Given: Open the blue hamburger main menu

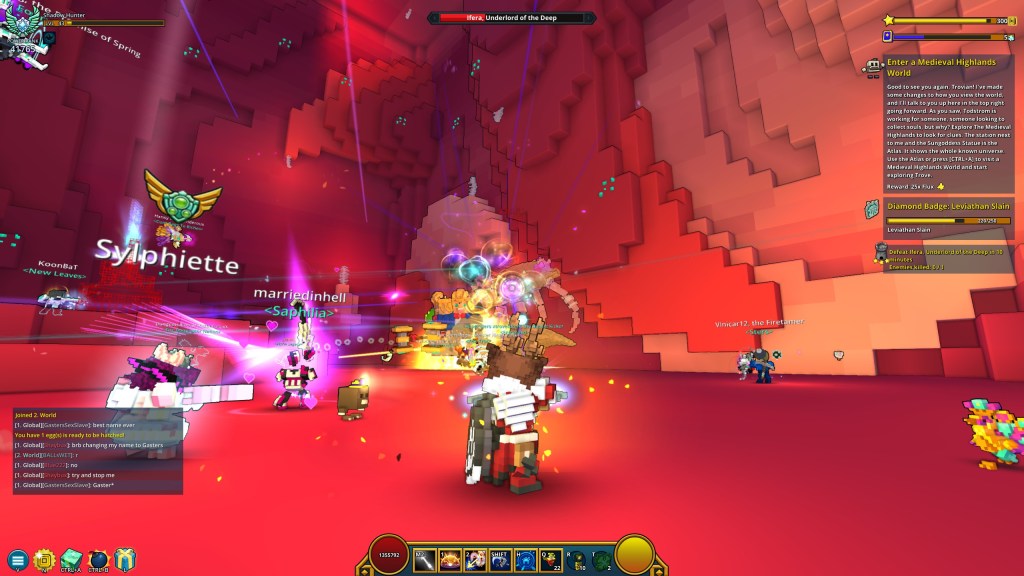Looking at the screenshot, I should tap(17, 560).
